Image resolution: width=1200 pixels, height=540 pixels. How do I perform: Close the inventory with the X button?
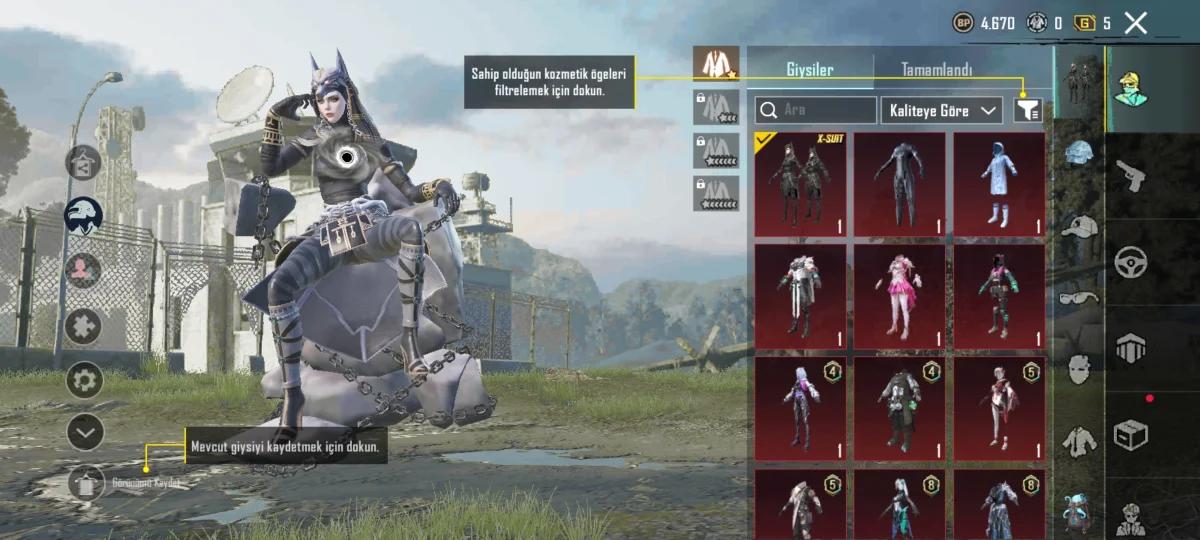1135,23
